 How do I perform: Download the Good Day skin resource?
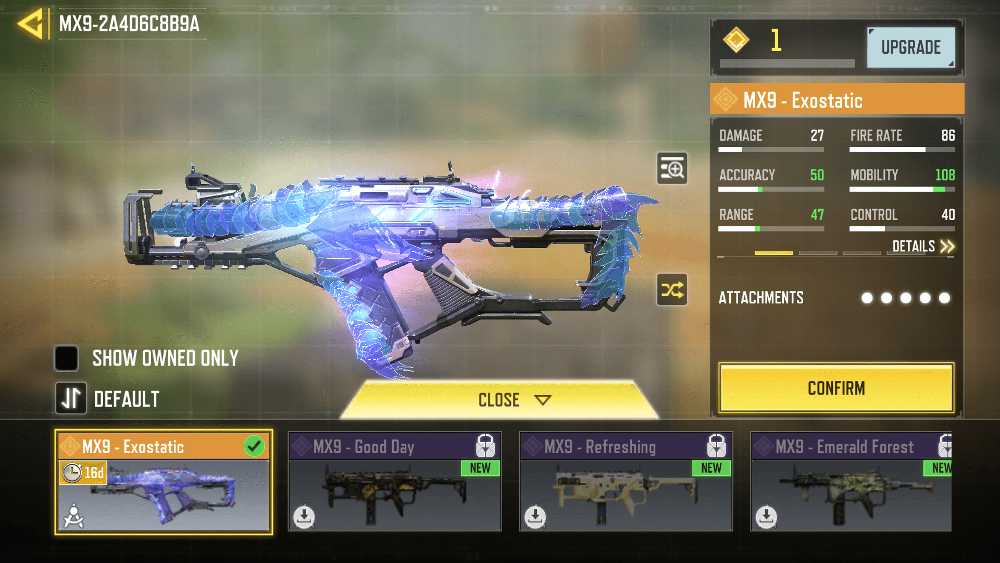[304, 517]
